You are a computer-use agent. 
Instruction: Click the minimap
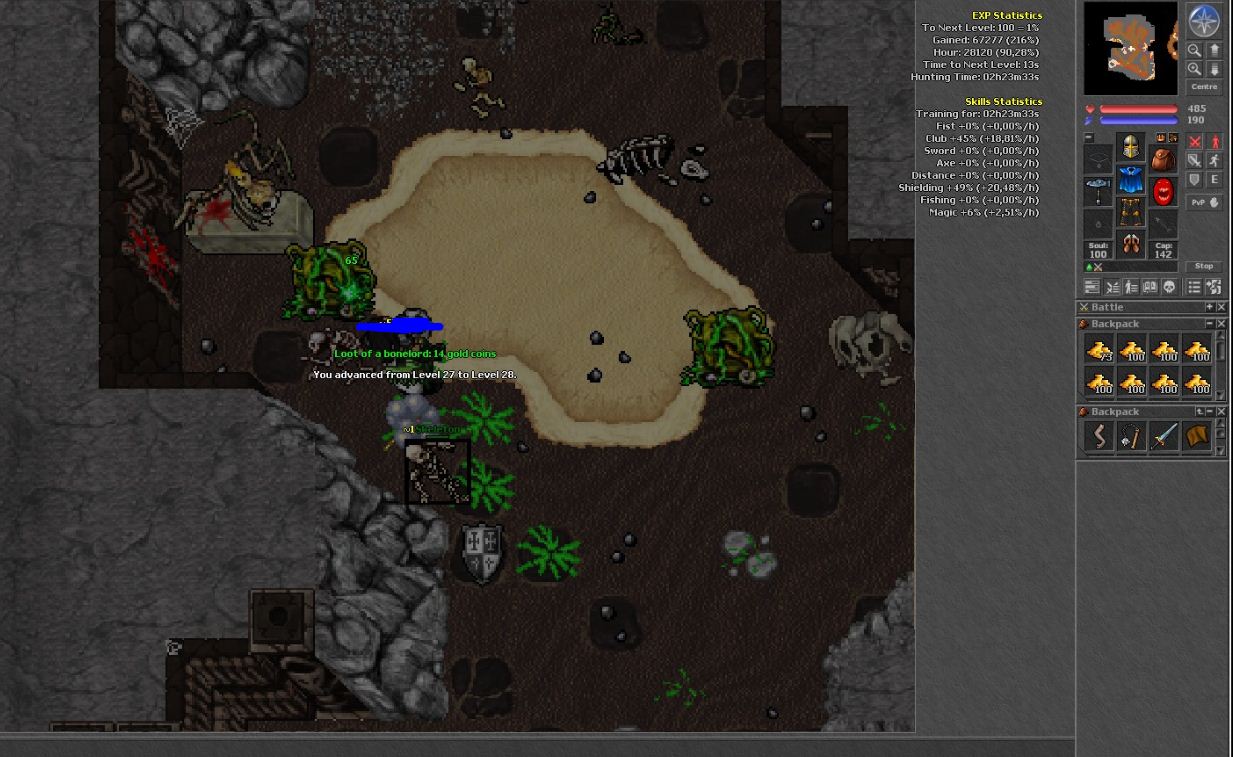(1130, 48)
